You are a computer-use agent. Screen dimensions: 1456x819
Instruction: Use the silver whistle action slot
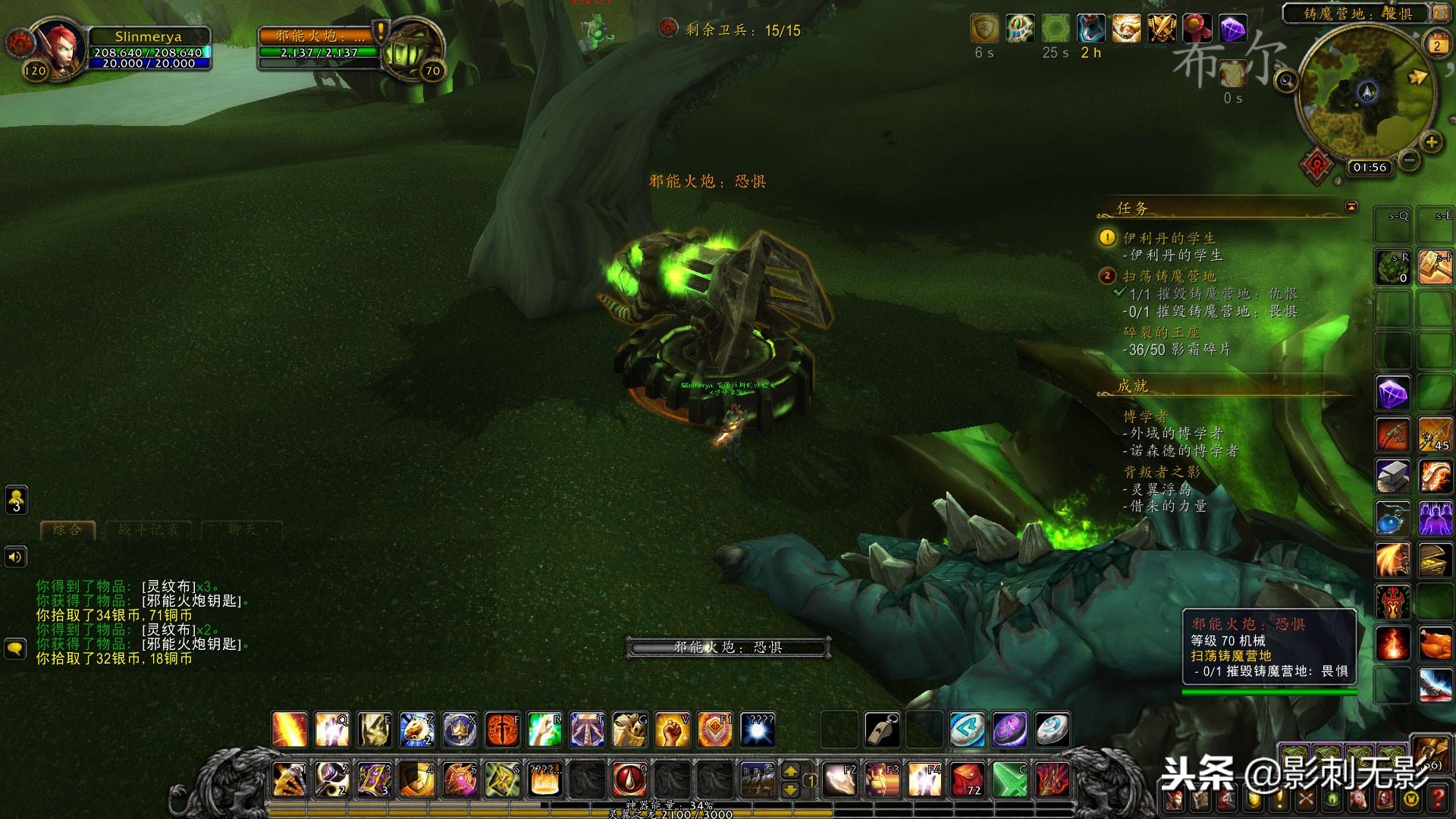883,730
